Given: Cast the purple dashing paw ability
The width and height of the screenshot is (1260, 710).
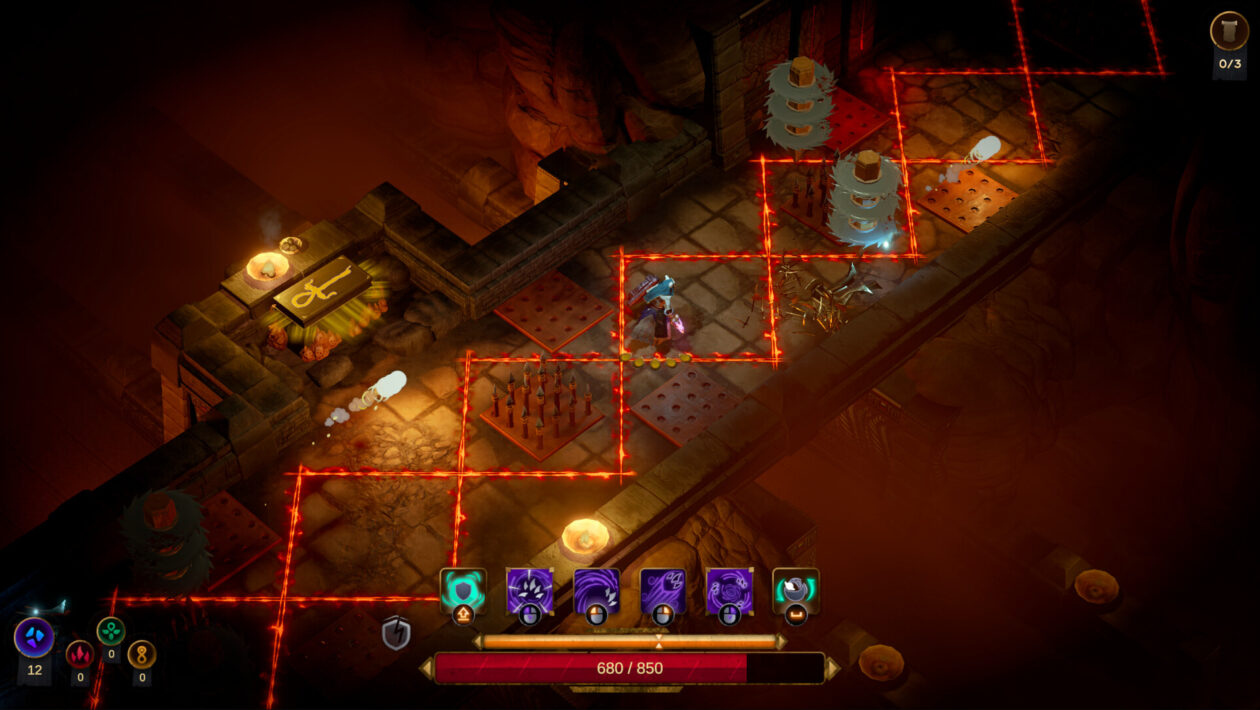Looking at the screenshot, I should pos(662,590).
